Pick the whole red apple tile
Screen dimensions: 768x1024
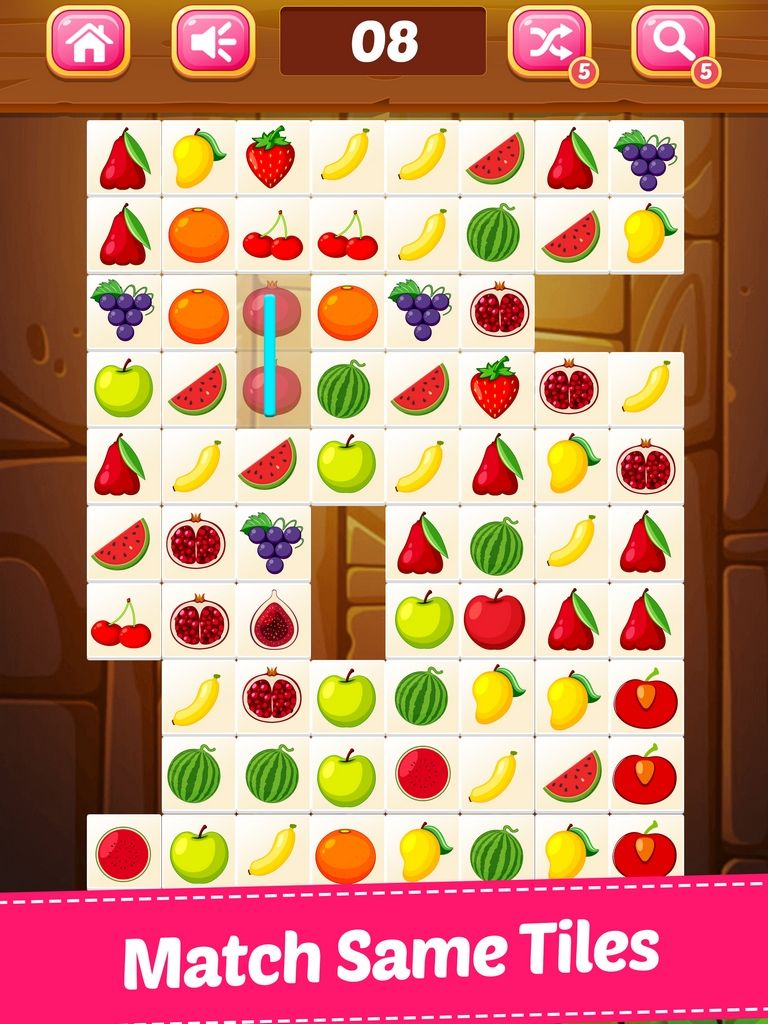pos(494,620)
